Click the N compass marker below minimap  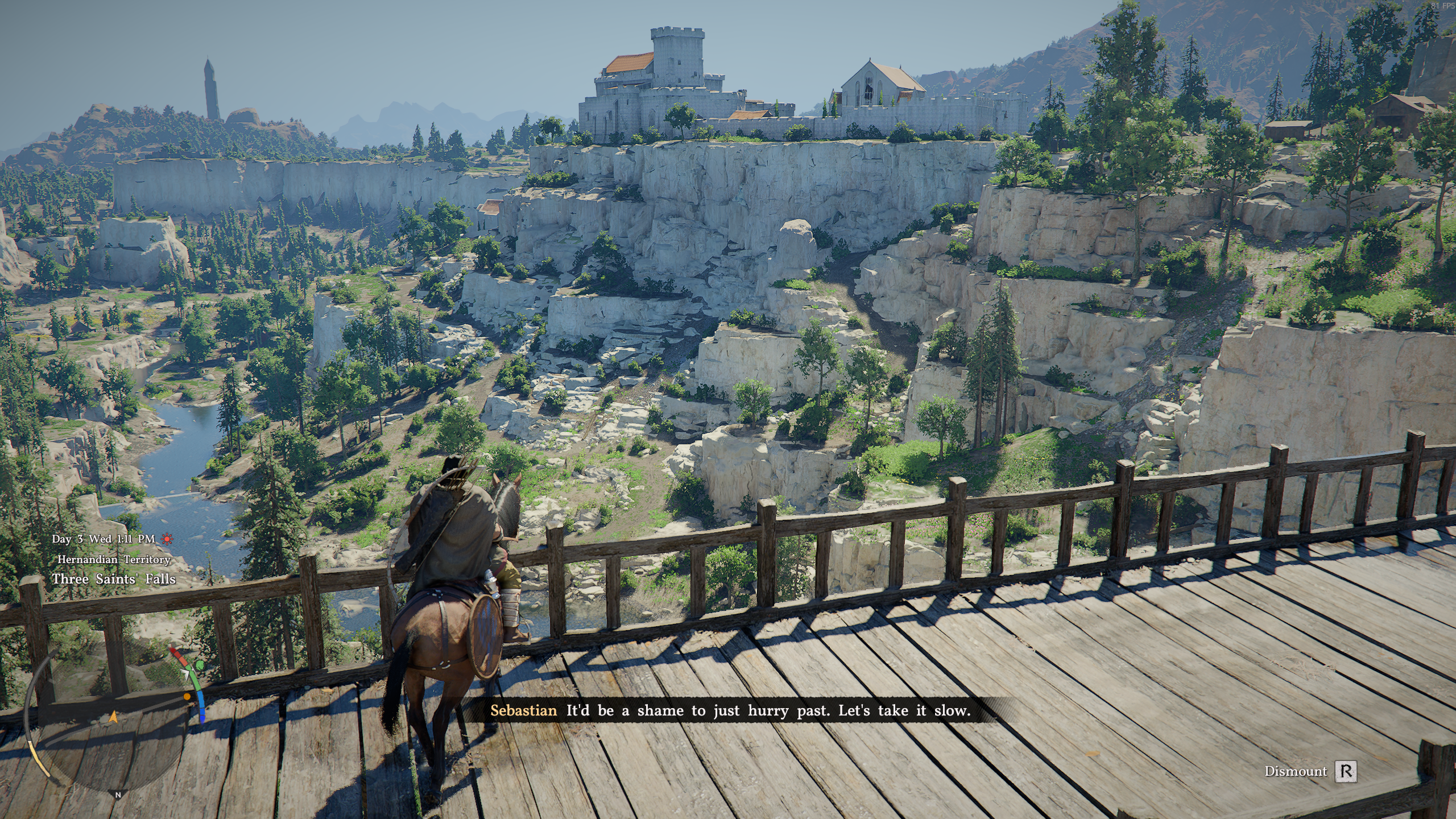point(118,795)
